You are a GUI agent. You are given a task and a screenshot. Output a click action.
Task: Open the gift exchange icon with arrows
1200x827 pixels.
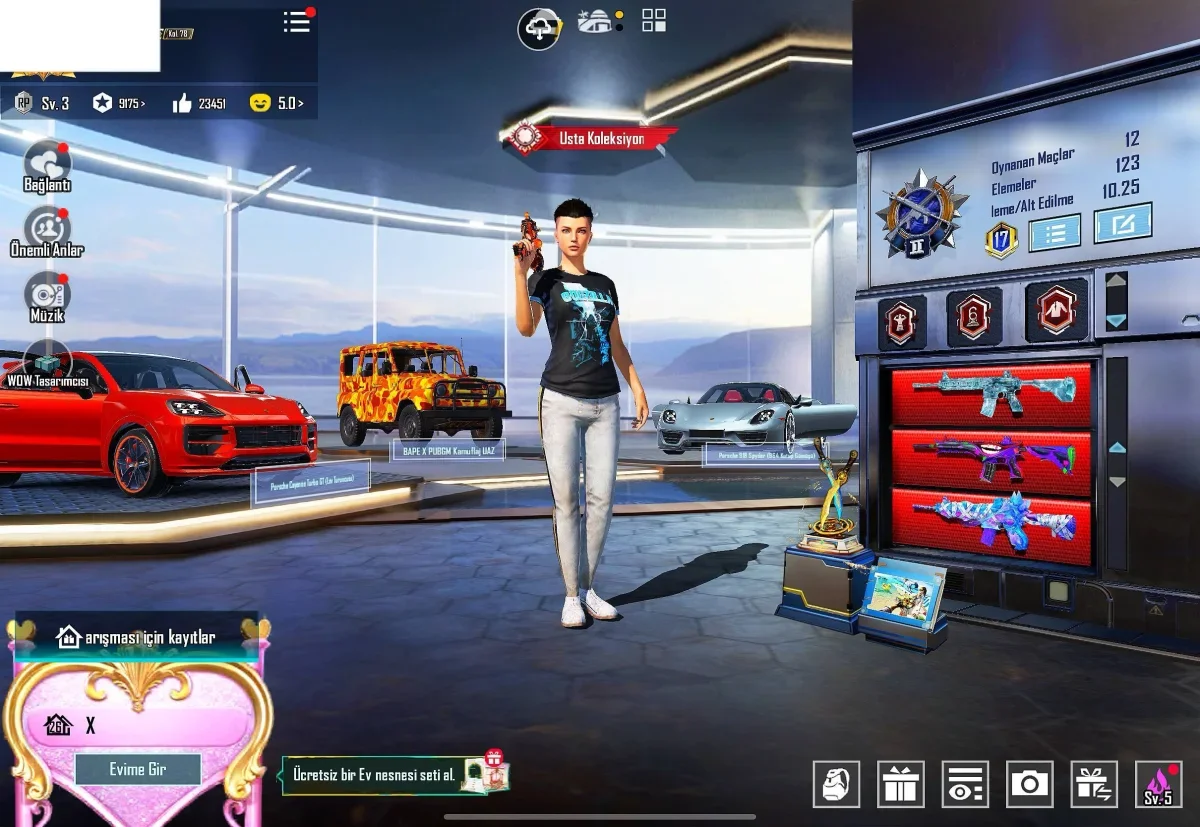click(x=1094, y=784)
